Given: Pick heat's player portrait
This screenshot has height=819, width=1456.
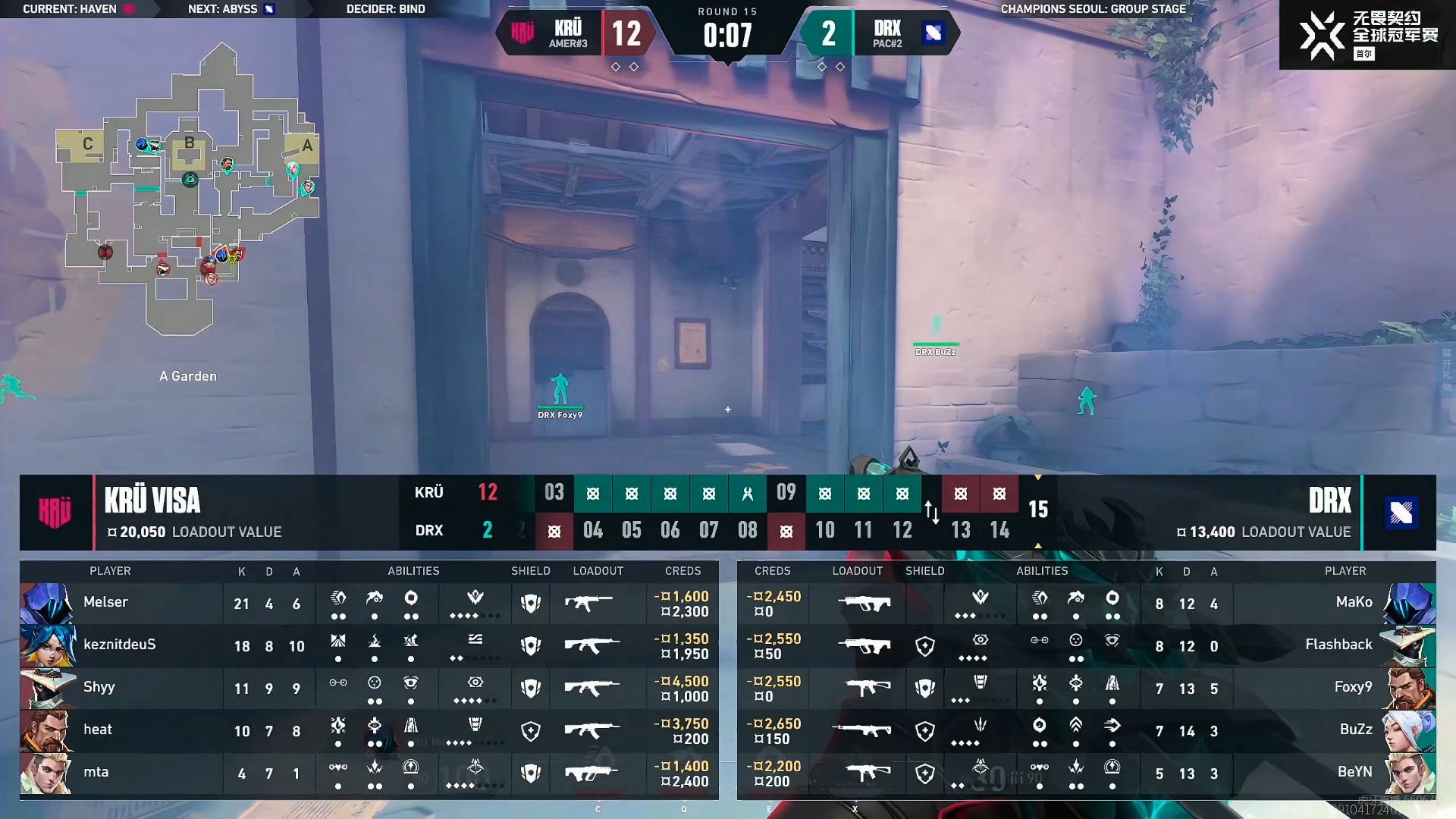Looking at the screenshot, I should click(48, 730).
